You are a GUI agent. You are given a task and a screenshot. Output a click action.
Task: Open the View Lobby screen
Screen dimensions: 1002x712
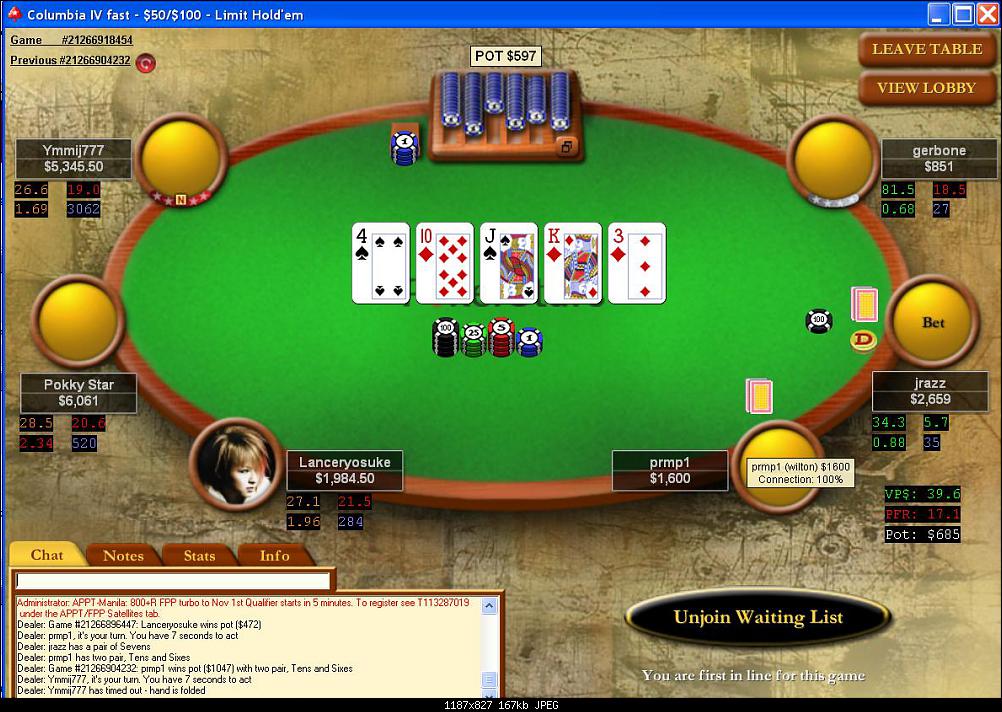coord(927,88)
